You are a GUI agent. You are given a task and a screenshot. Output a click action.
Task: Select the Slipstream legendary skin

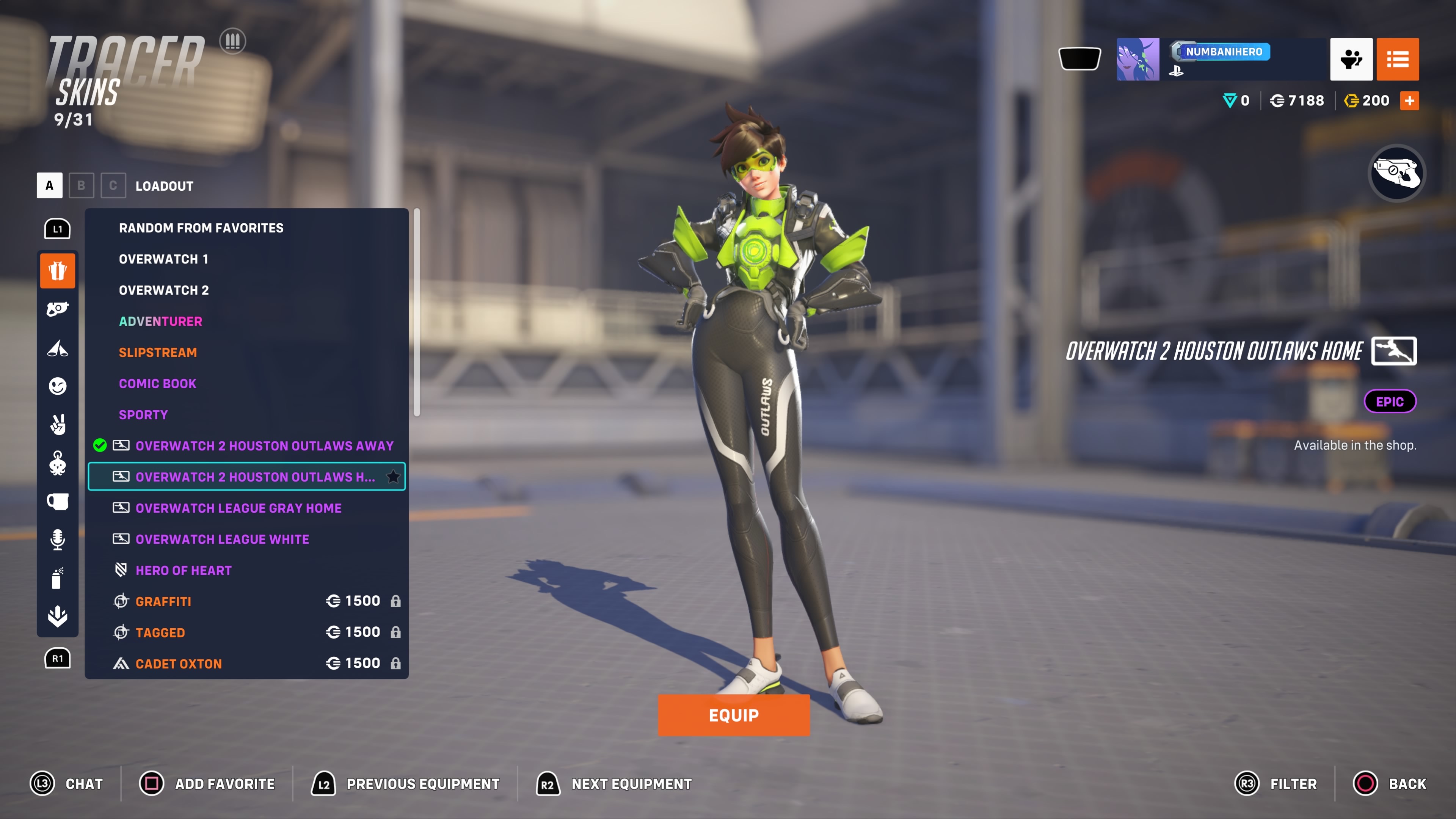(x=158, y=352)
